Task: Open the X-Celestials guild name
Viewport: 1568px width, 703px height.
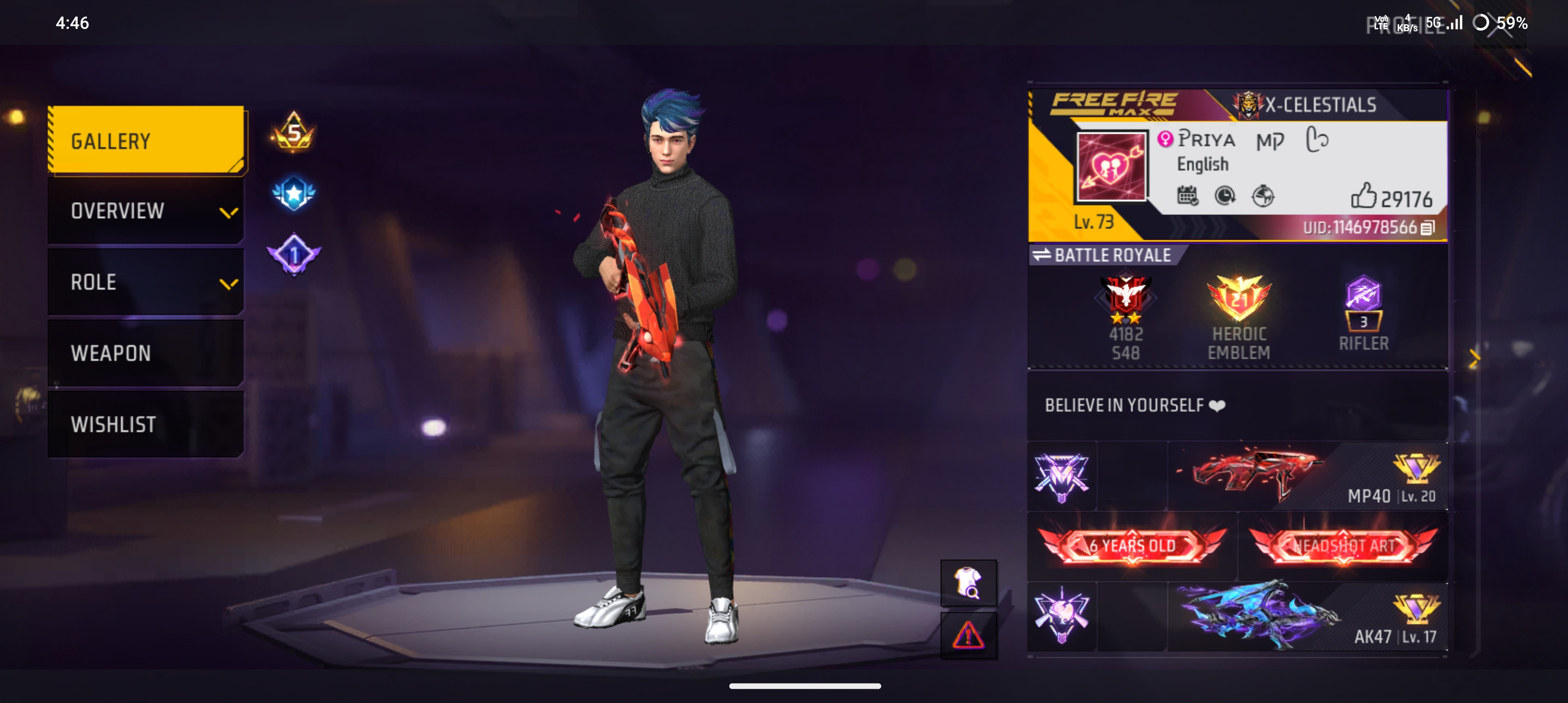Action: pyautogui.click(x=1320, y=105)
